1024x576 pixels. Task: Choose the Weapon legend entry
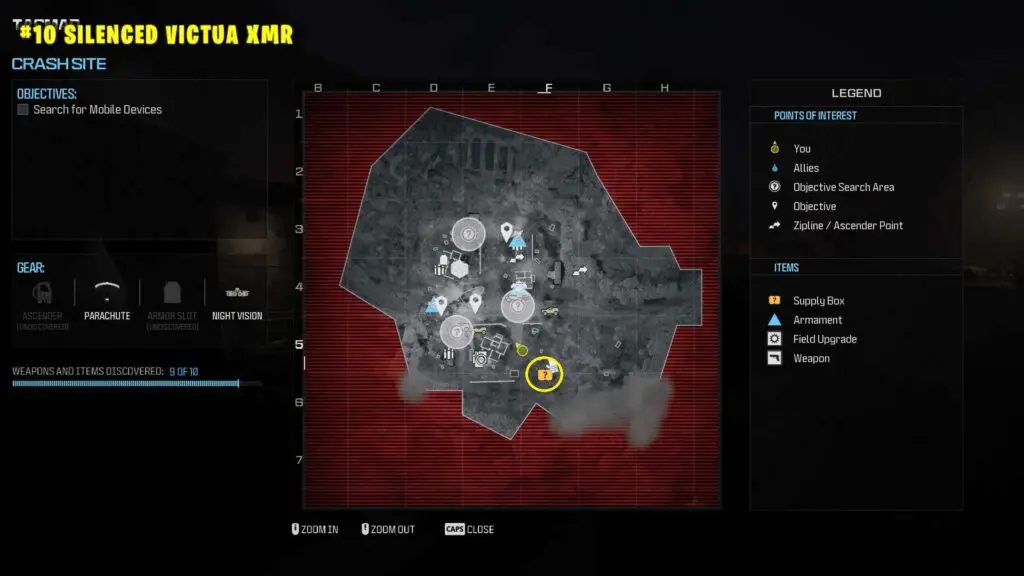811,358
